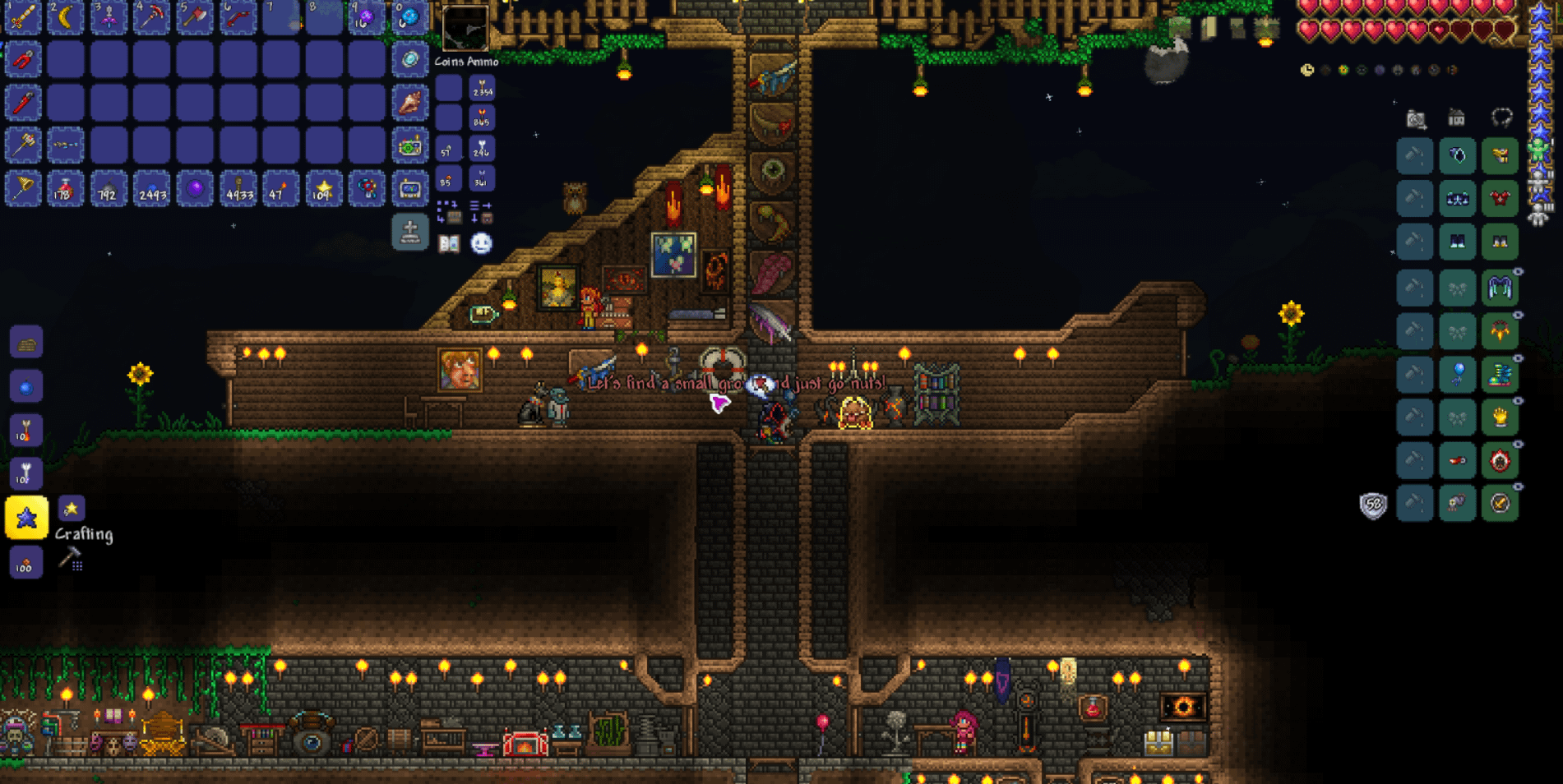Click the equipped wings accessory slot
The width and height of the screenshot is (1563, 784).
tap(1500, 288)
